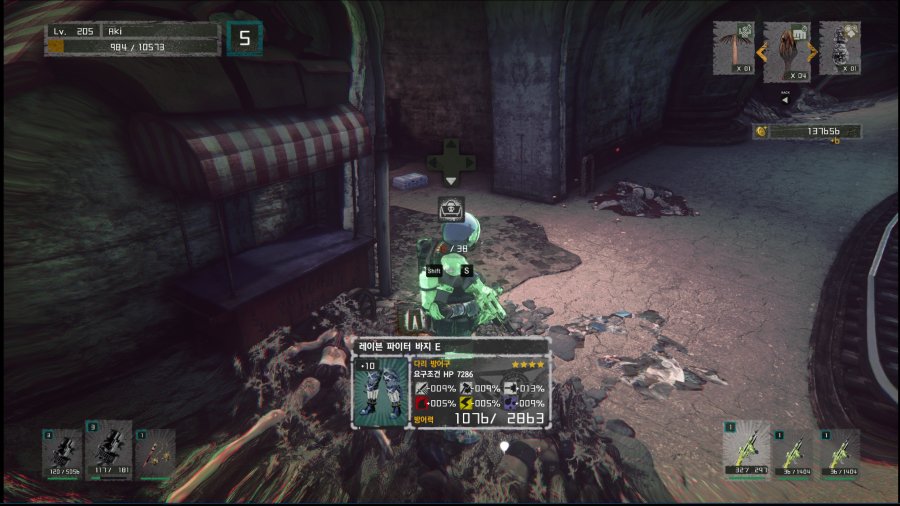Screen dimensions: 900x506
Task: Select the white lumpy item slot
Action: tap(840, 48)
